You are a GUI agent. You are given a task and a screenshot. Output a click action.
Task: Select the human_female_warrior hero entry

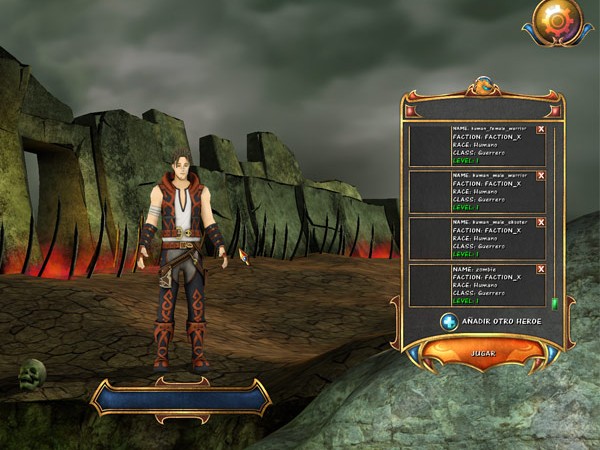476,145
